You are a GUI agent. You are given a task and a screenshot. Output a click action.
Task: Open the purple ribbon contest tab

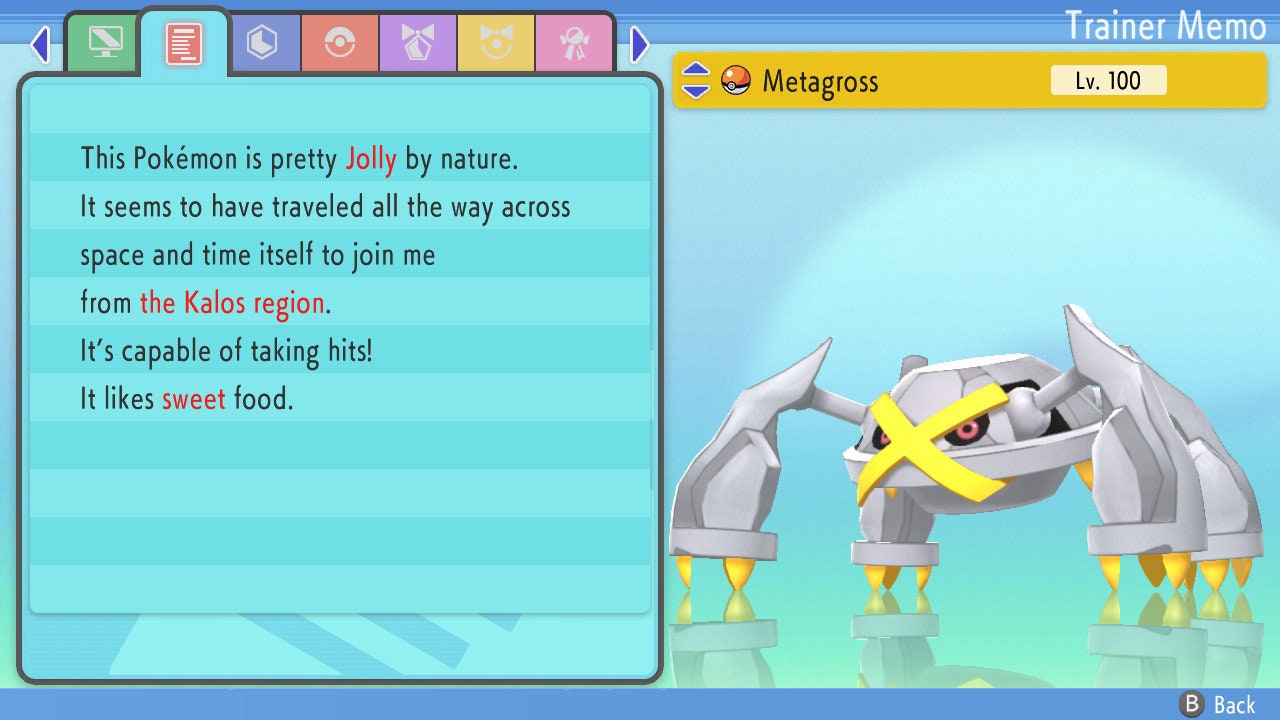(x=418, y=43)
